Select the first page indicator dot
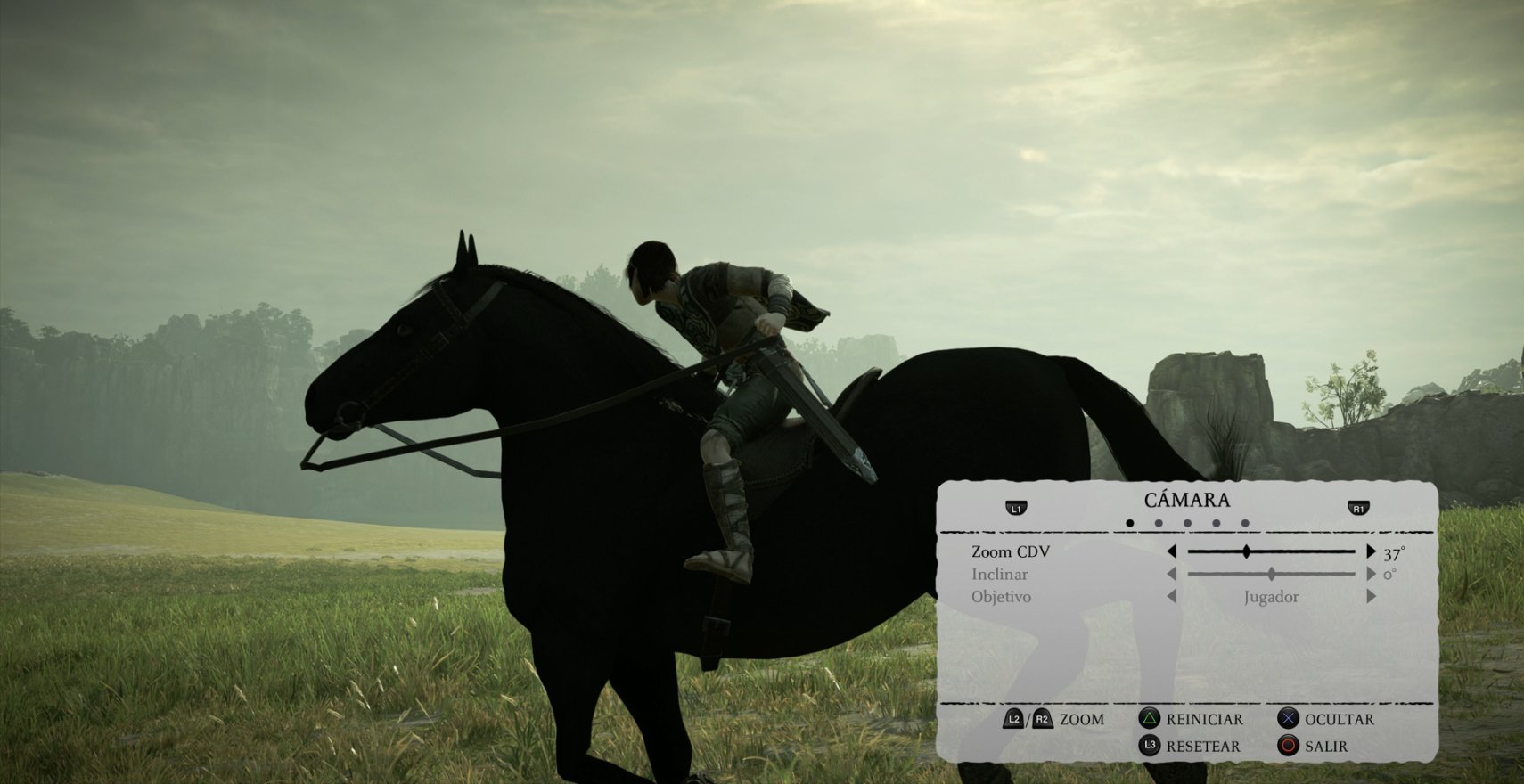The width and height of the screenshot is (1524, 784). tap(1129, 525)
